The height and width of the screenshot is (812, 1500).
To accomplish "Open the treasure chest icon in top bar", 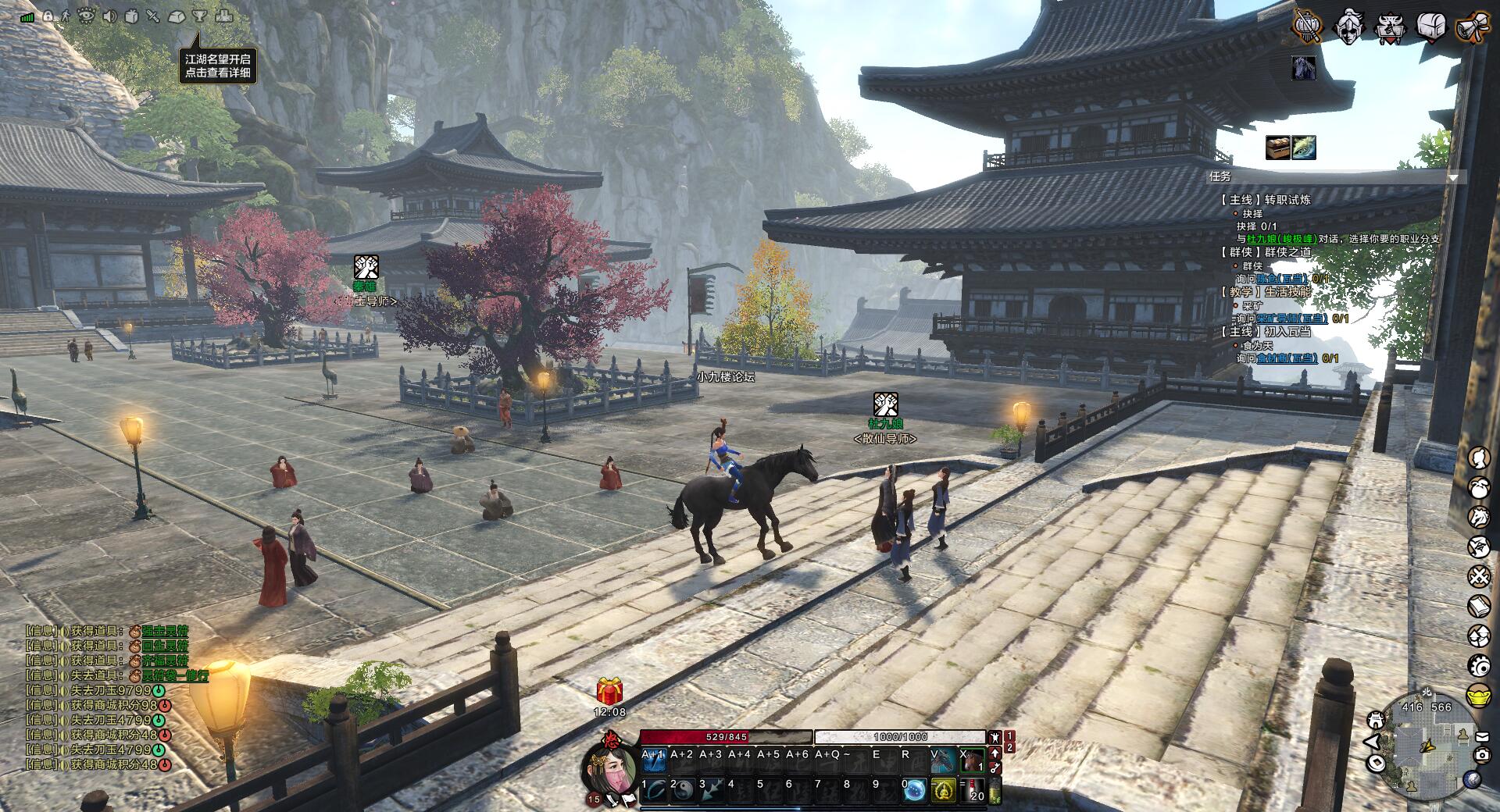I will coord(1431,27).
